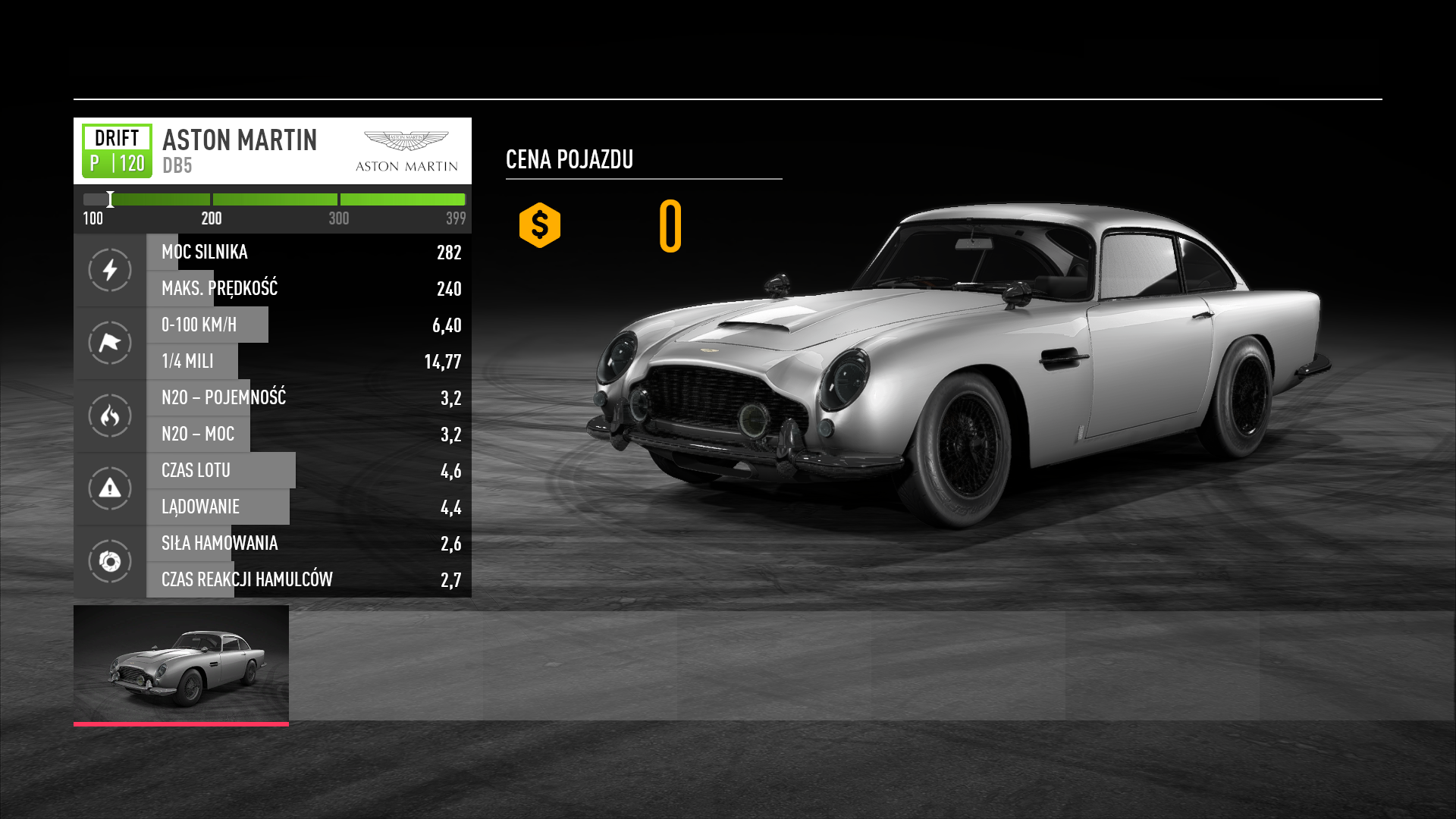Image resolution: width=1456 pixels, height=819 pixels.
Task: Click the lightning bolt engine power icon
Action: [x=110, y=270]
